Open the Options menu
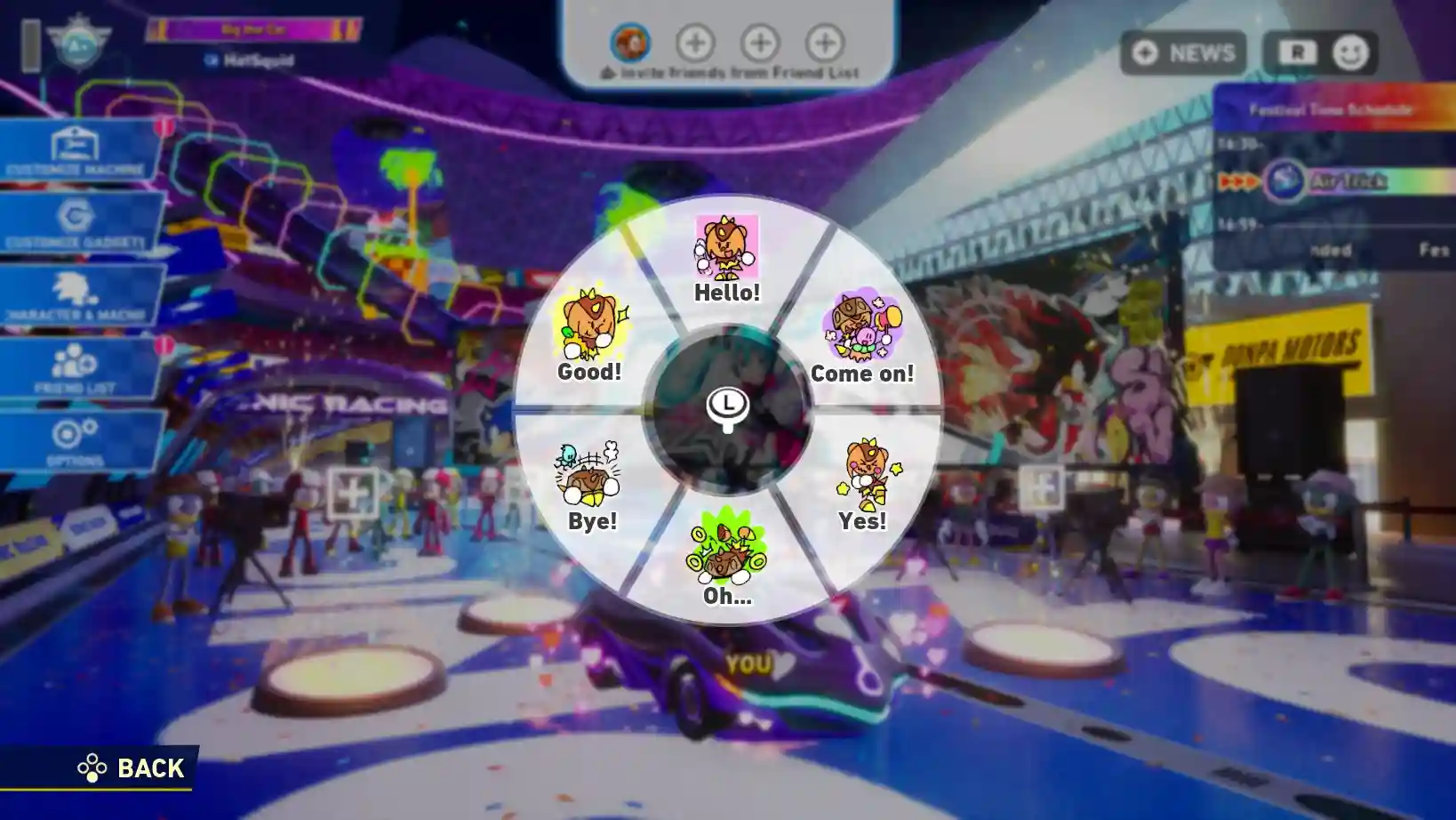1456x820 pixels. coord(78,441)
